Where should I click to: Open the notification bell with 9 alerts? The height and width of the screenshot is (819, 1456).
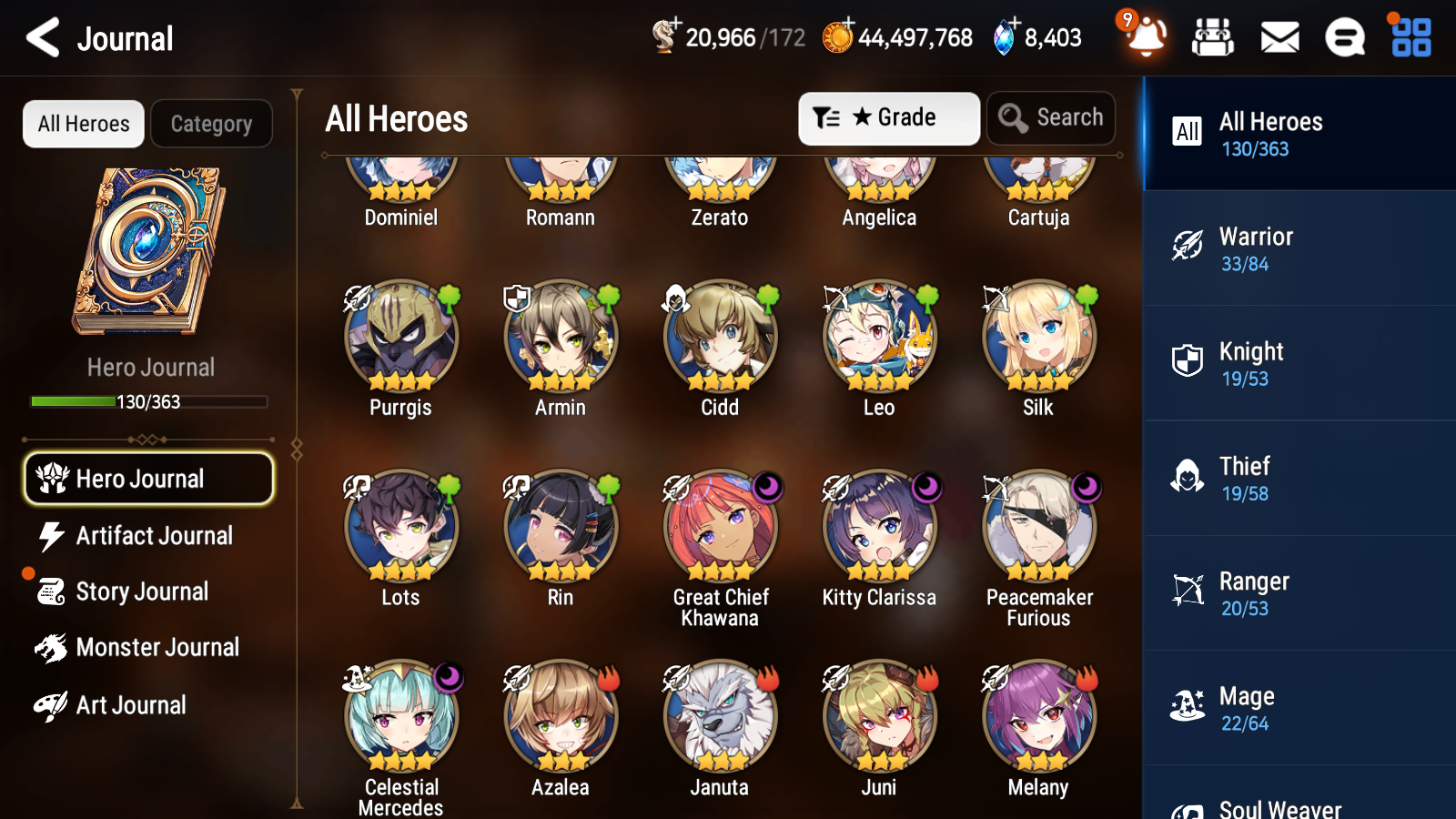[x=1146, y=38]
